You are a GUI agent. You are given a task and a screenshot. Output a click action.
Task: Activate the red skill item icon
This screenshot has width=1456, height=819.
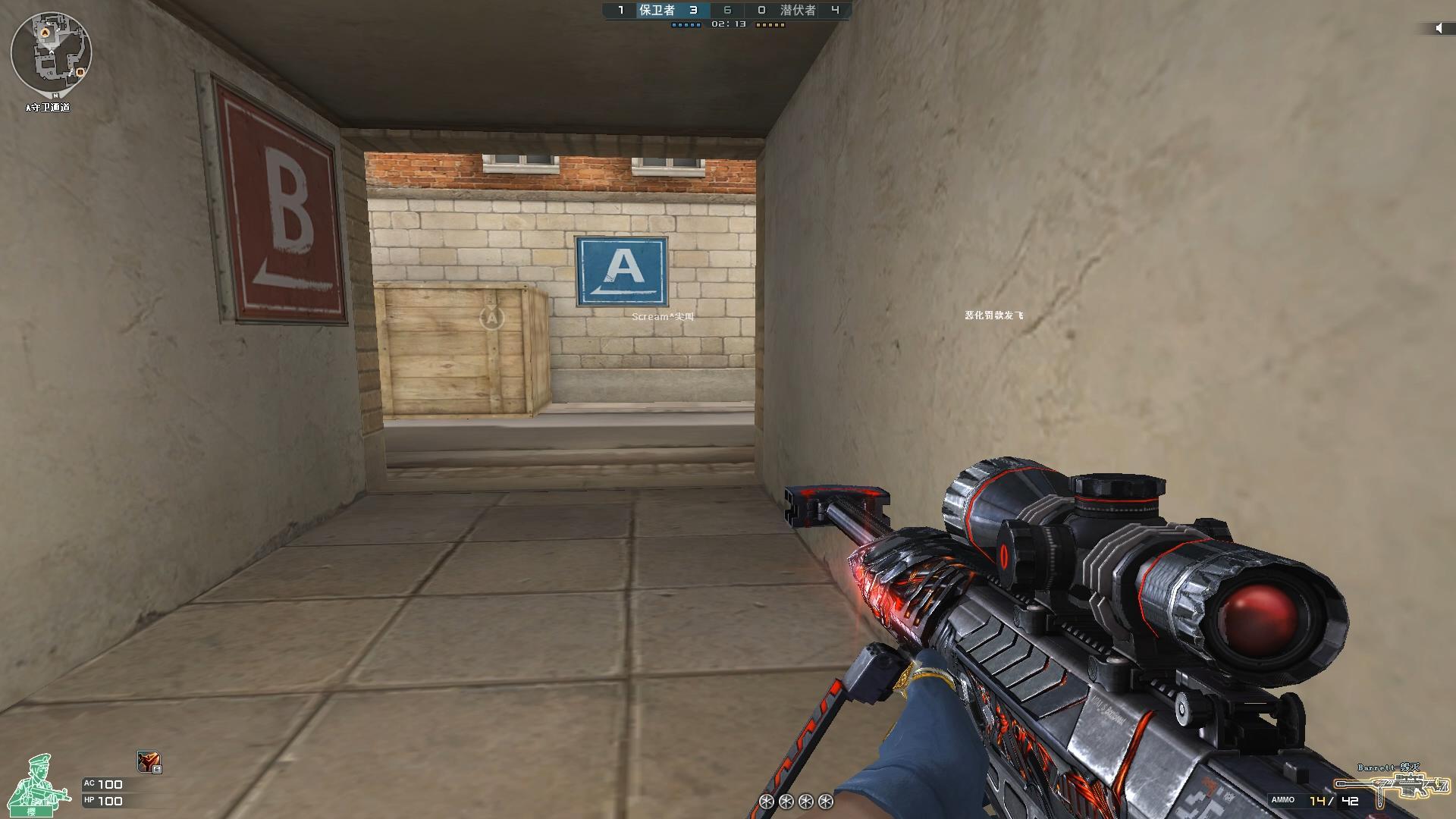pyautogui.click(x=149, y=761)
